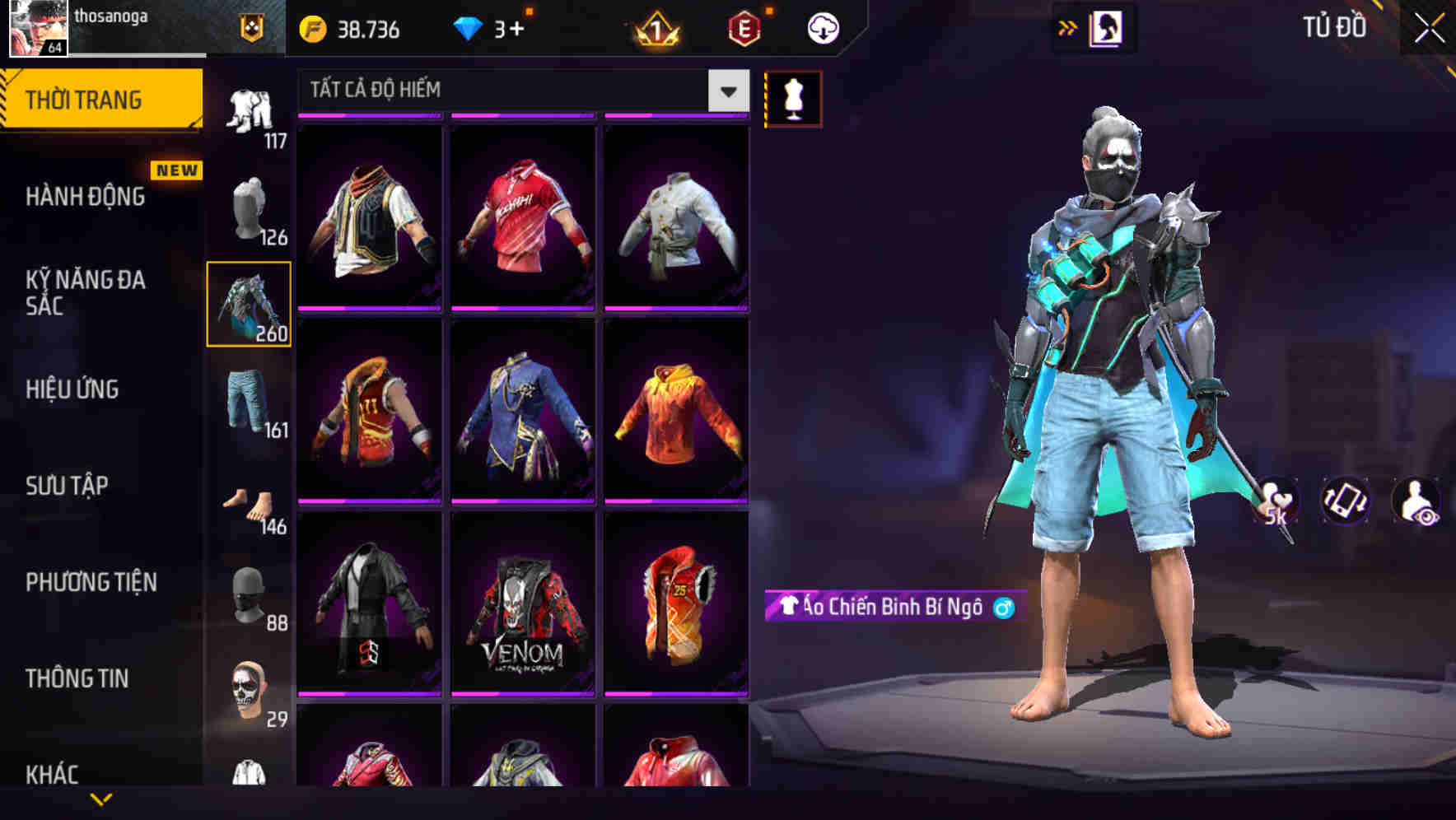This screenshot has height=820, width=1456.
Task: Expand the sidebar with the chevron below KHÁC
Action: tap(100, 800)
